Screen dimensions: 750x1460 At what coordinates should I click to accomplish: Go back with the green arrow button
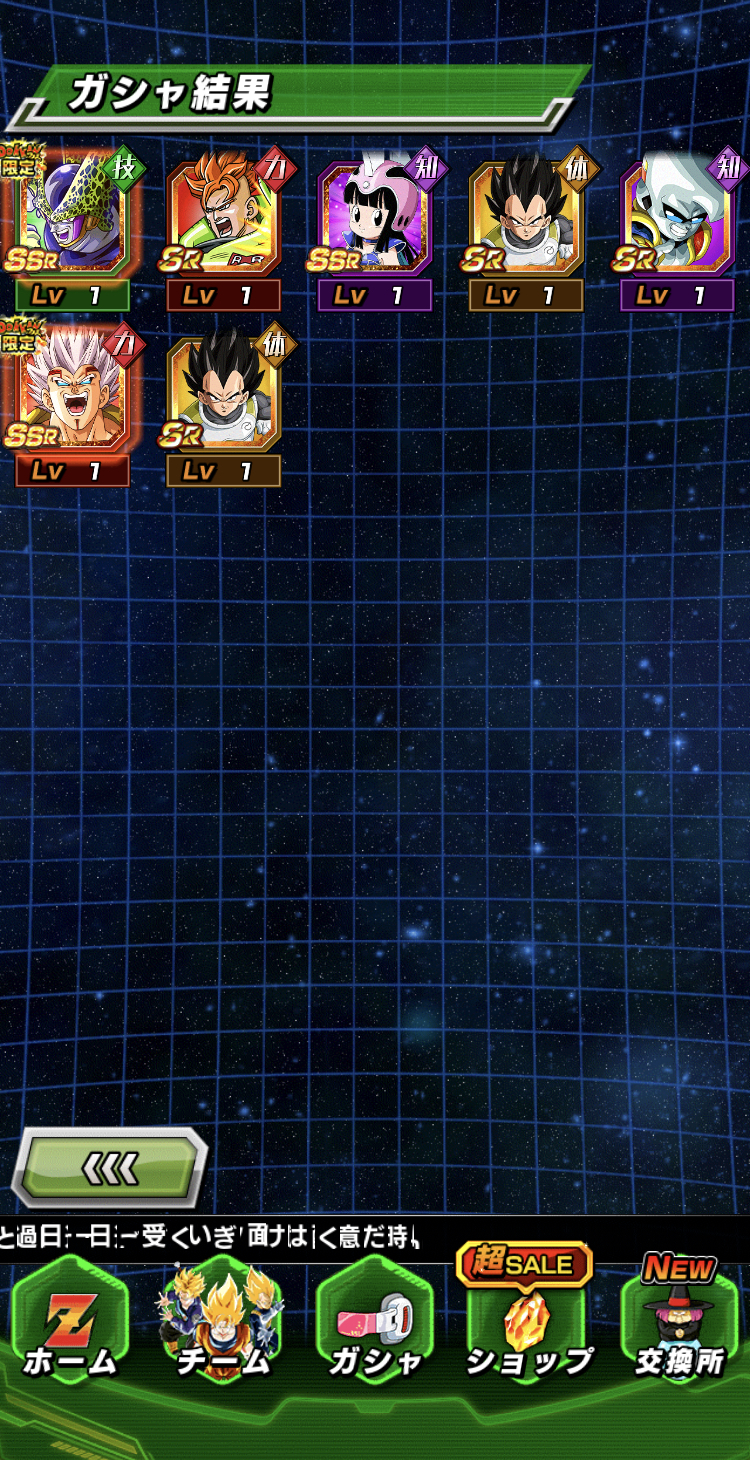[x=110, y=1166]
